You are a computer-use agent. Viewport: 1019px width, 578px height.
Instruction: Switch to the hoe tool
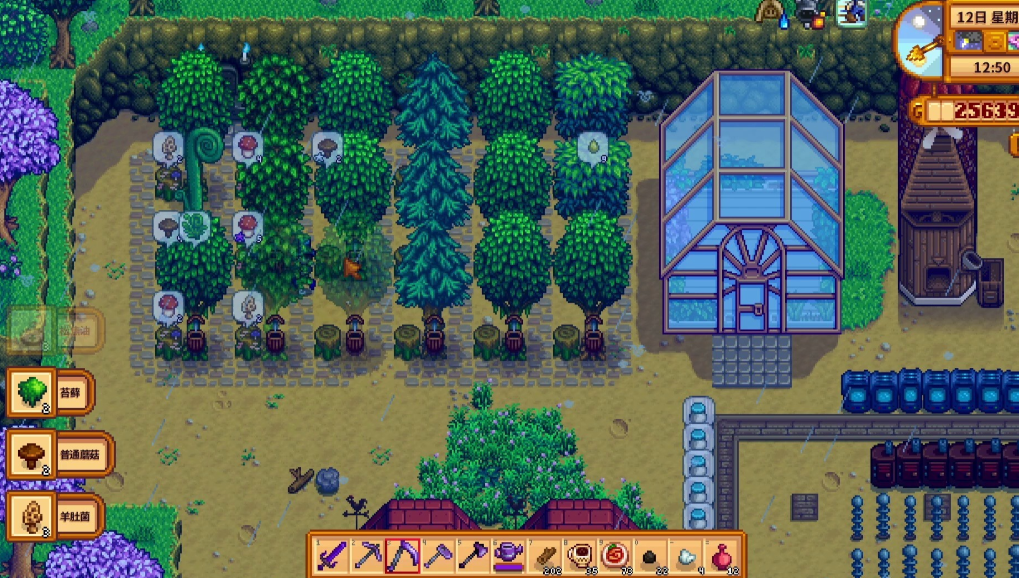[x=437, y=555]
